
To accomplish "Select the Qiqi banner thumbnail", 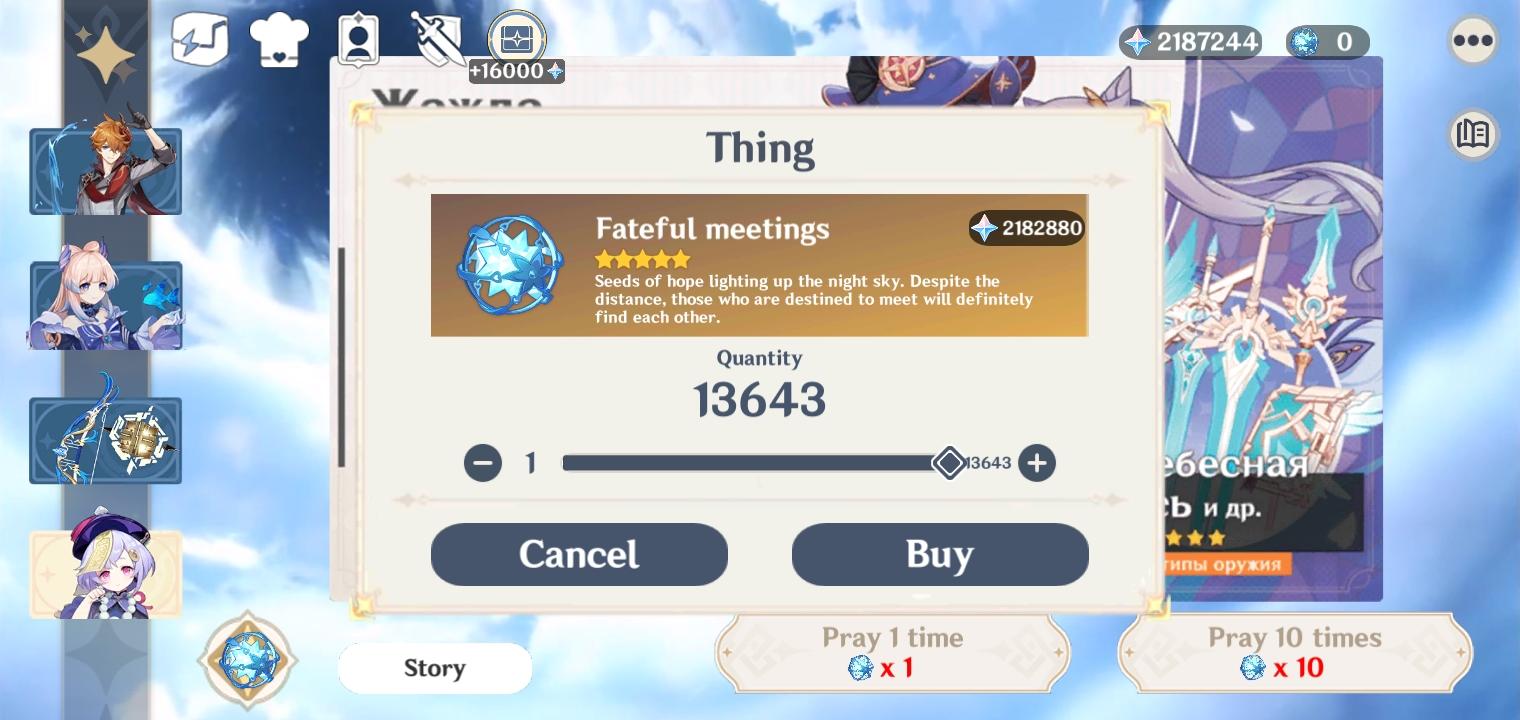I will pyautogui.click(x=105, y=572).
